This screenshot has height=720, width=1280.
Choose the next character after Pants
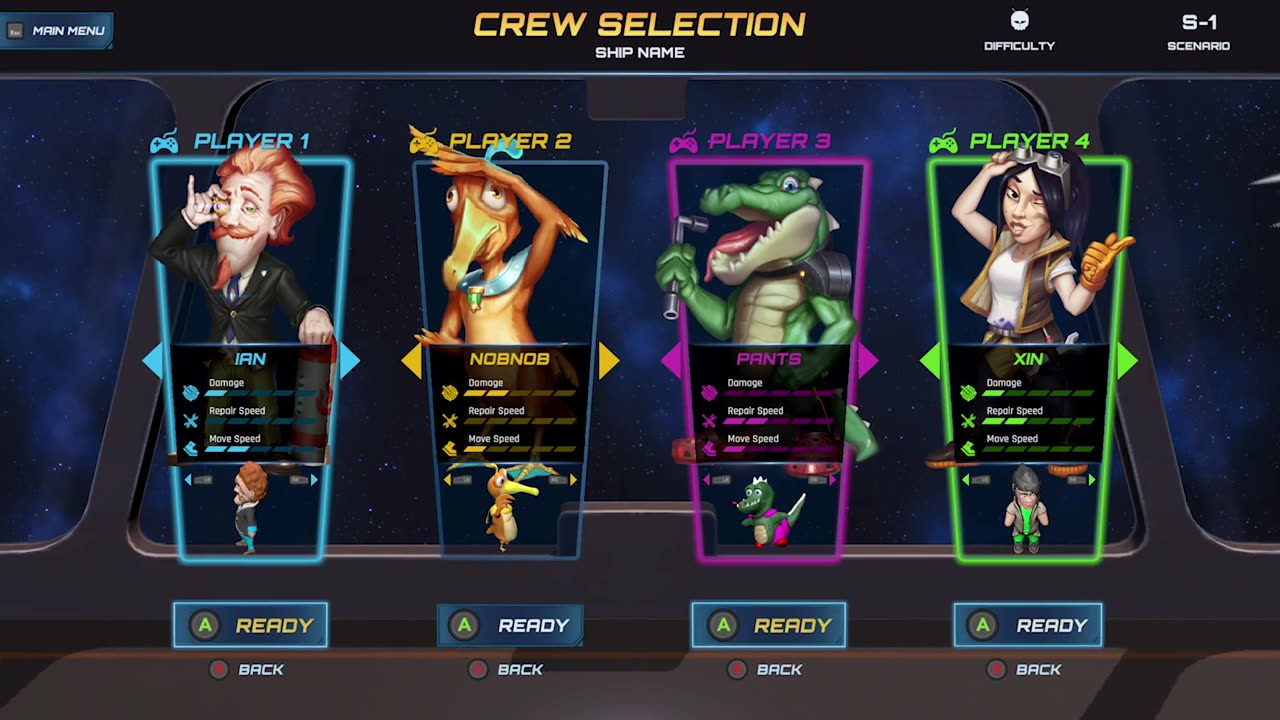coord(867,360)
